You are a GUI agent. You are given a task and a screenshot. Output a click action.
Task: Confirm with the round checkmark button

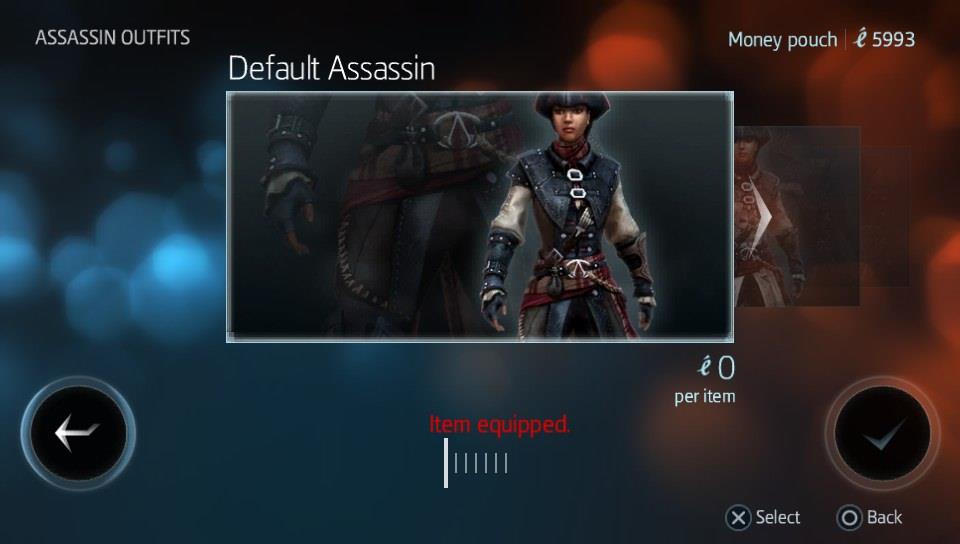click(x=882, y=433)
